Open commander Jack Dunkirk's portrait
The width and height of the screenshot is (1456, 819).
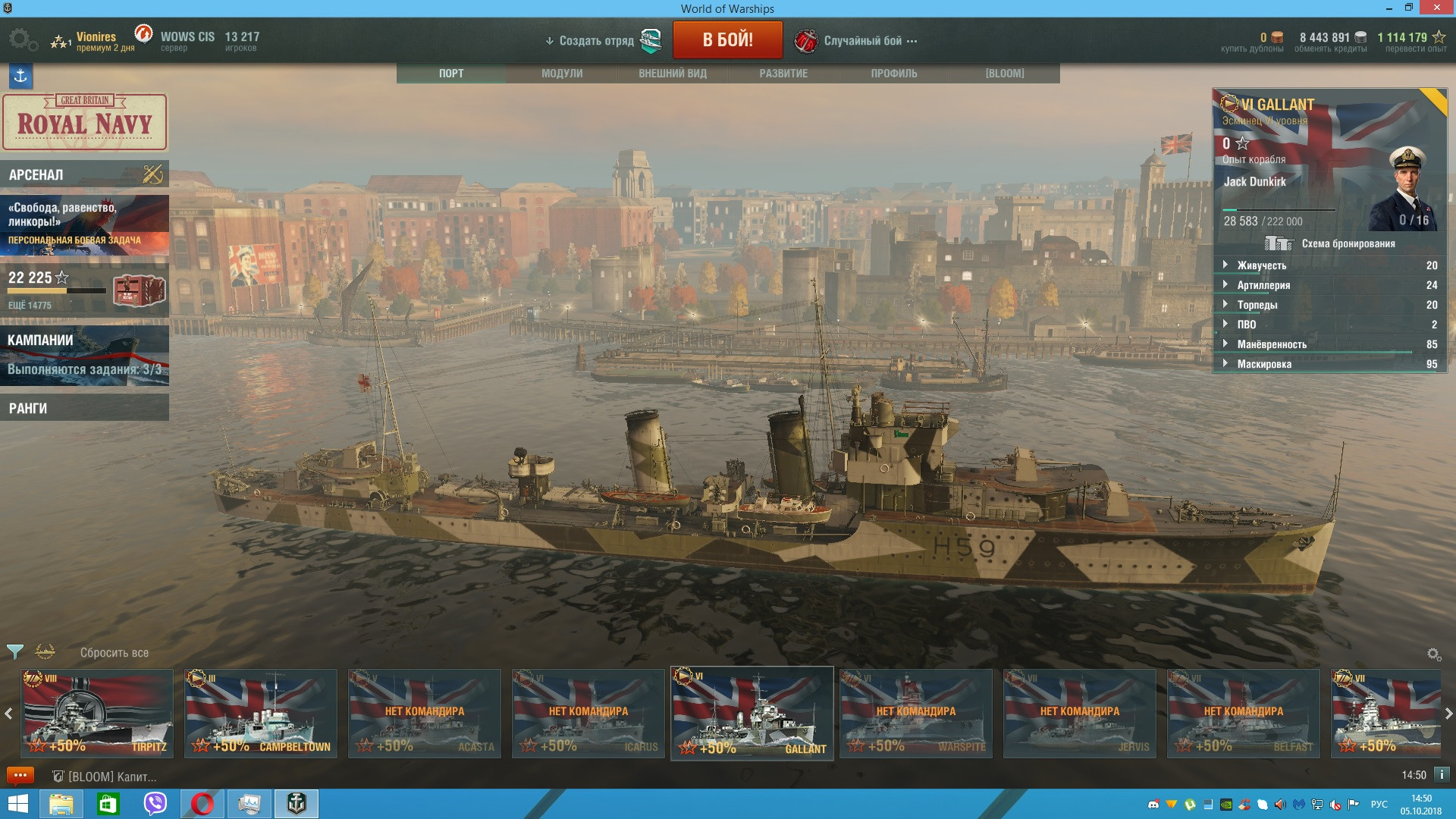click(1408, 188)
